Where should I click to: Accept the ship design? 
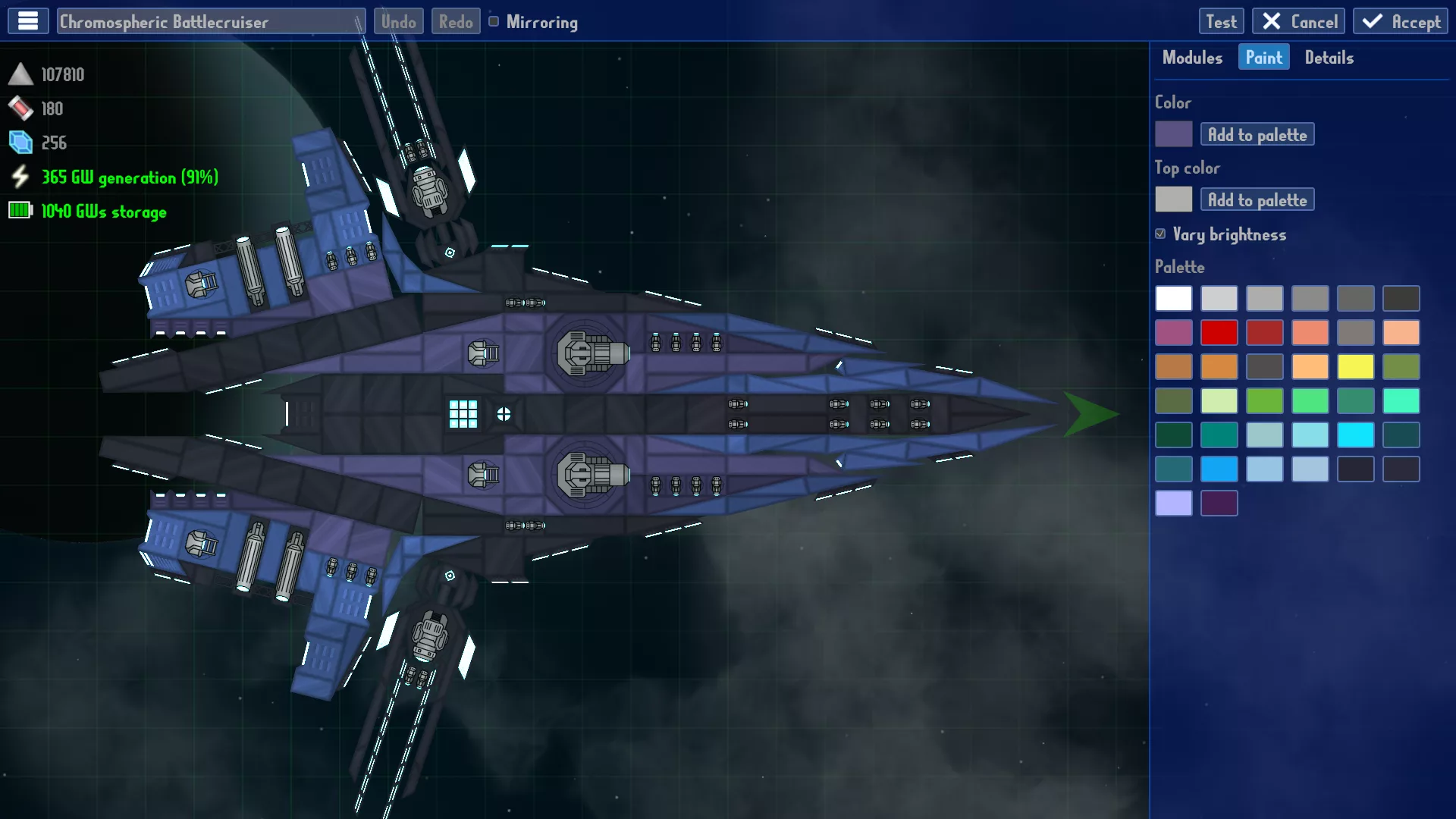pos(1401,21)
